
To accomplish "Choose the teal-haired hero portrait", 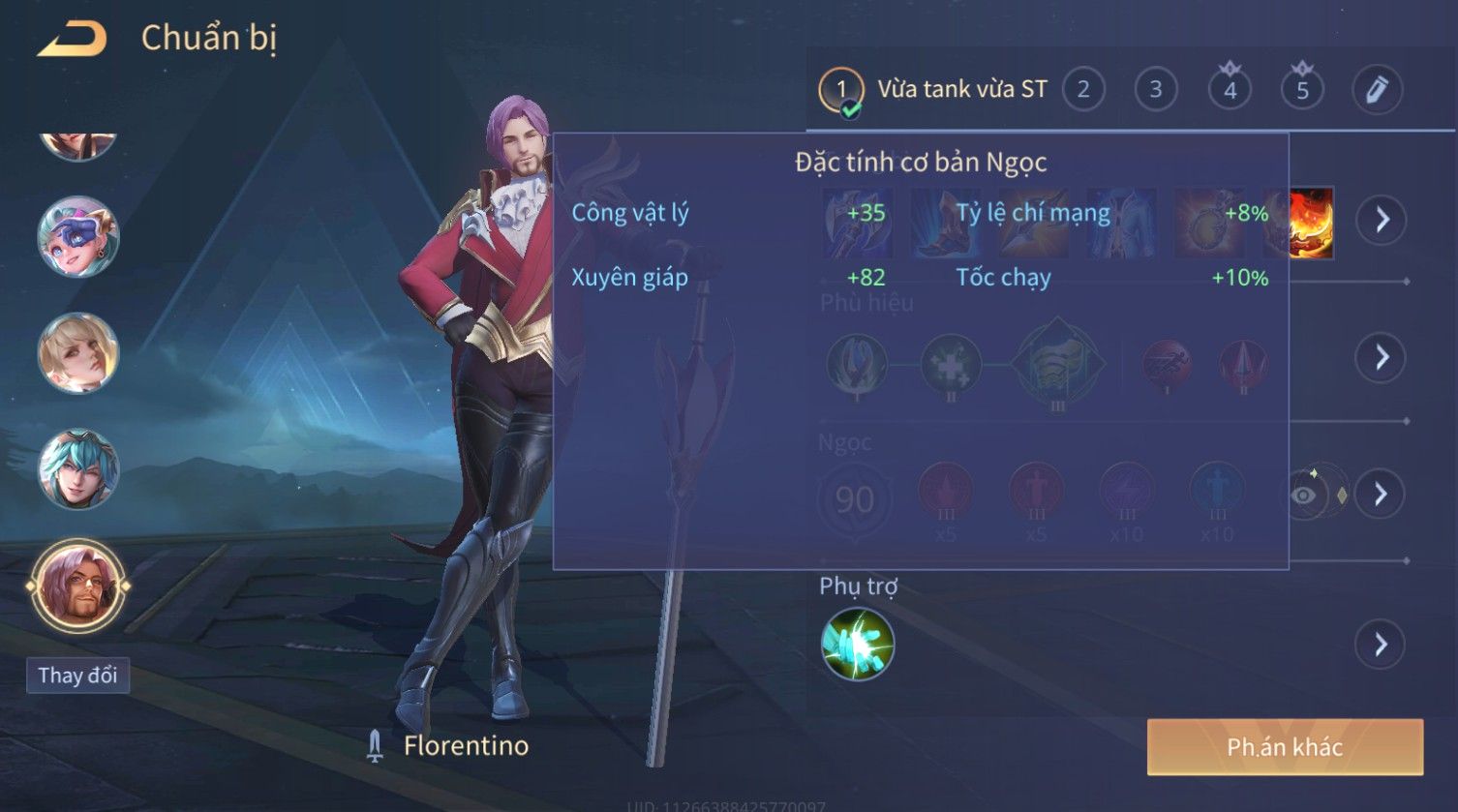I will (x=78, y=470).
